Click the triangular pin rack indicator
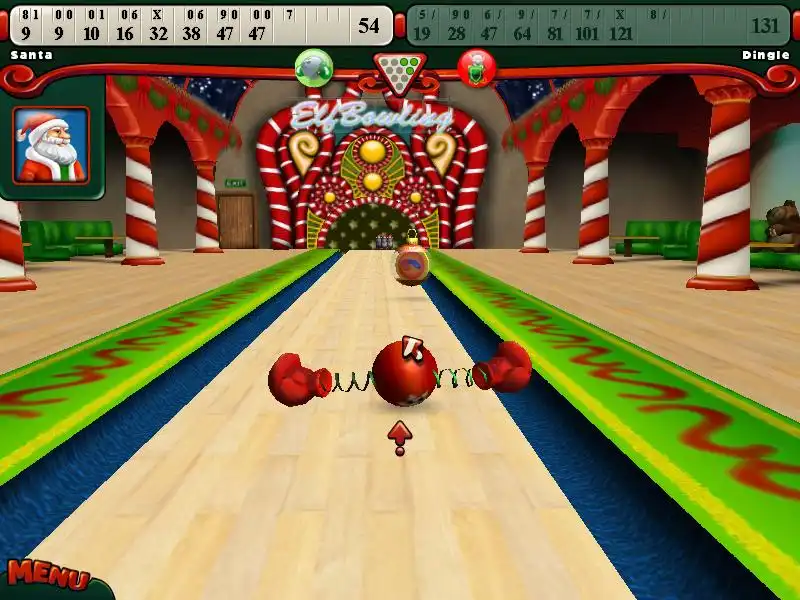 (x=399, y=70)
